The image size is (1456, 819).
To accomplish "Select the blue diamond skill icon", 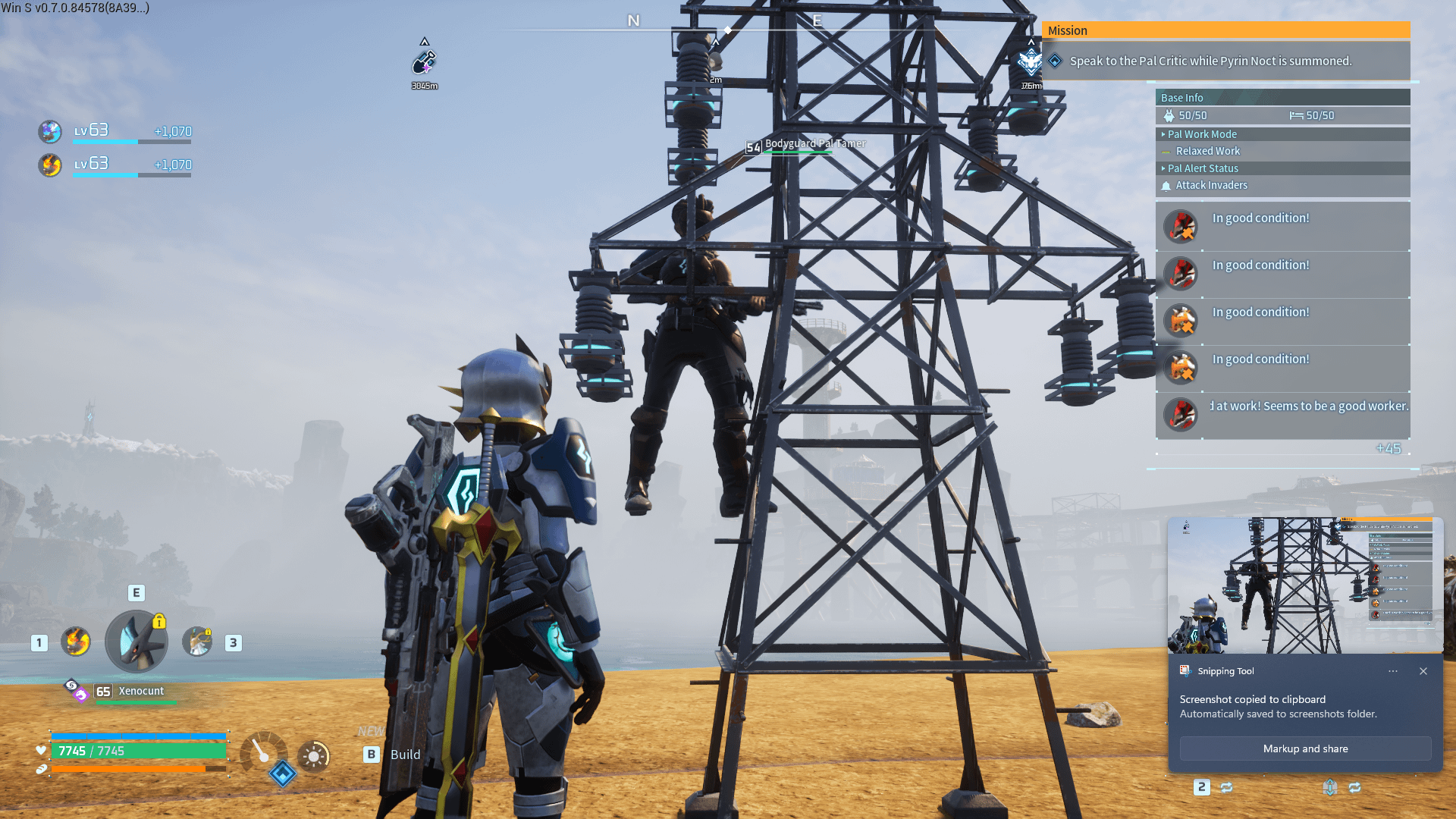I will tap(283, 773).
